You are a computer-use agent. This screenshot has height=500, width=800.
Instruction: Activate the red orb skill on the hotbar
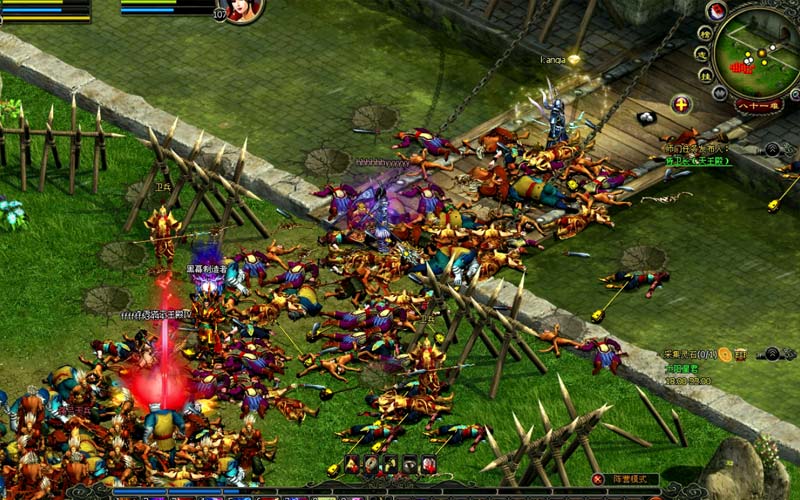(x=429, y=464)
